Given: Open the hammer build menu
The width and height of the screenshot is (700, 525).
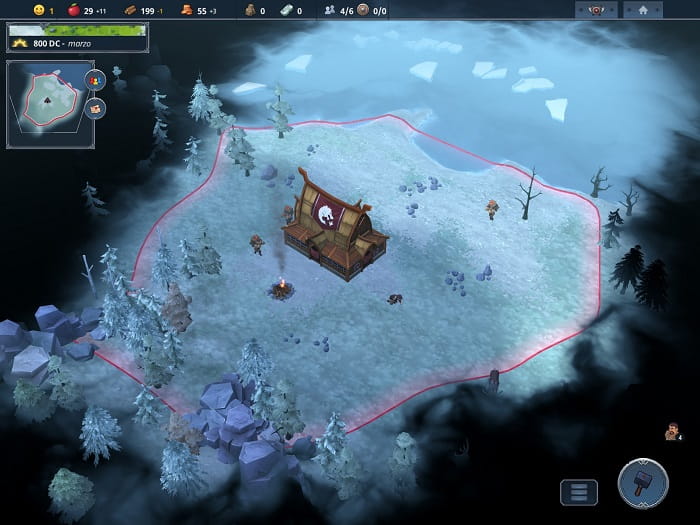Looking at the screenshot, I should (x=643, y=486).
